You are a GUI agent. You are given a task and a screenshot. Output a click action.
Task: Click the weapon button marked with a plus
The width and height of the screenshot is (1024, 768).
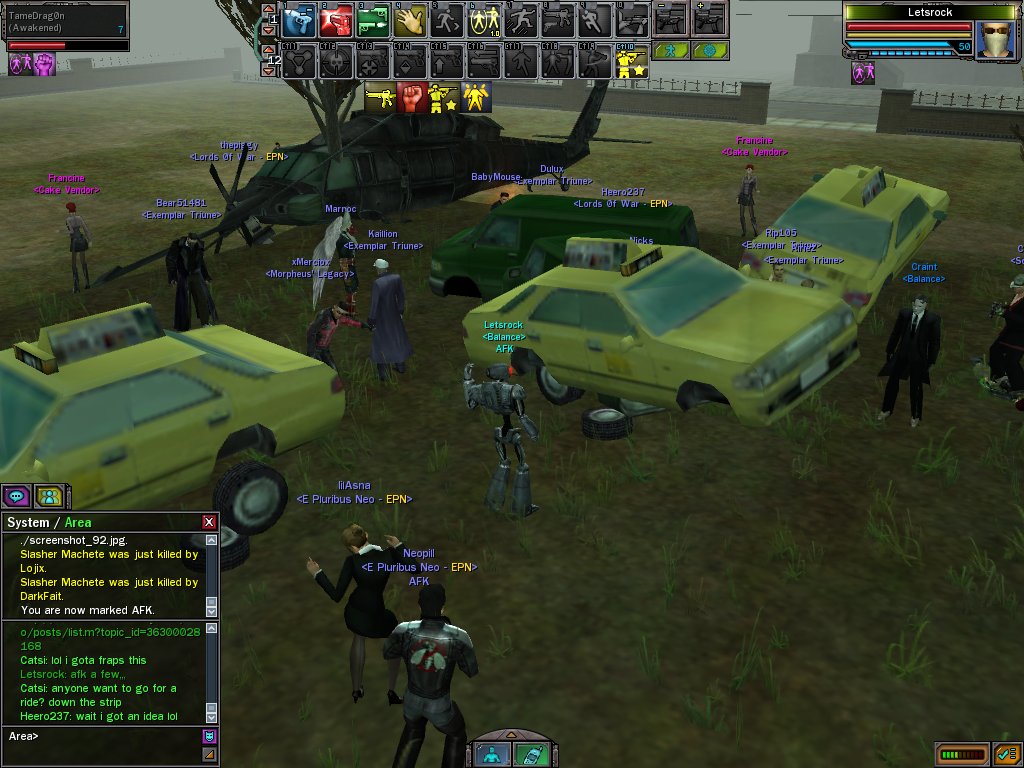[x=710, y=19]
